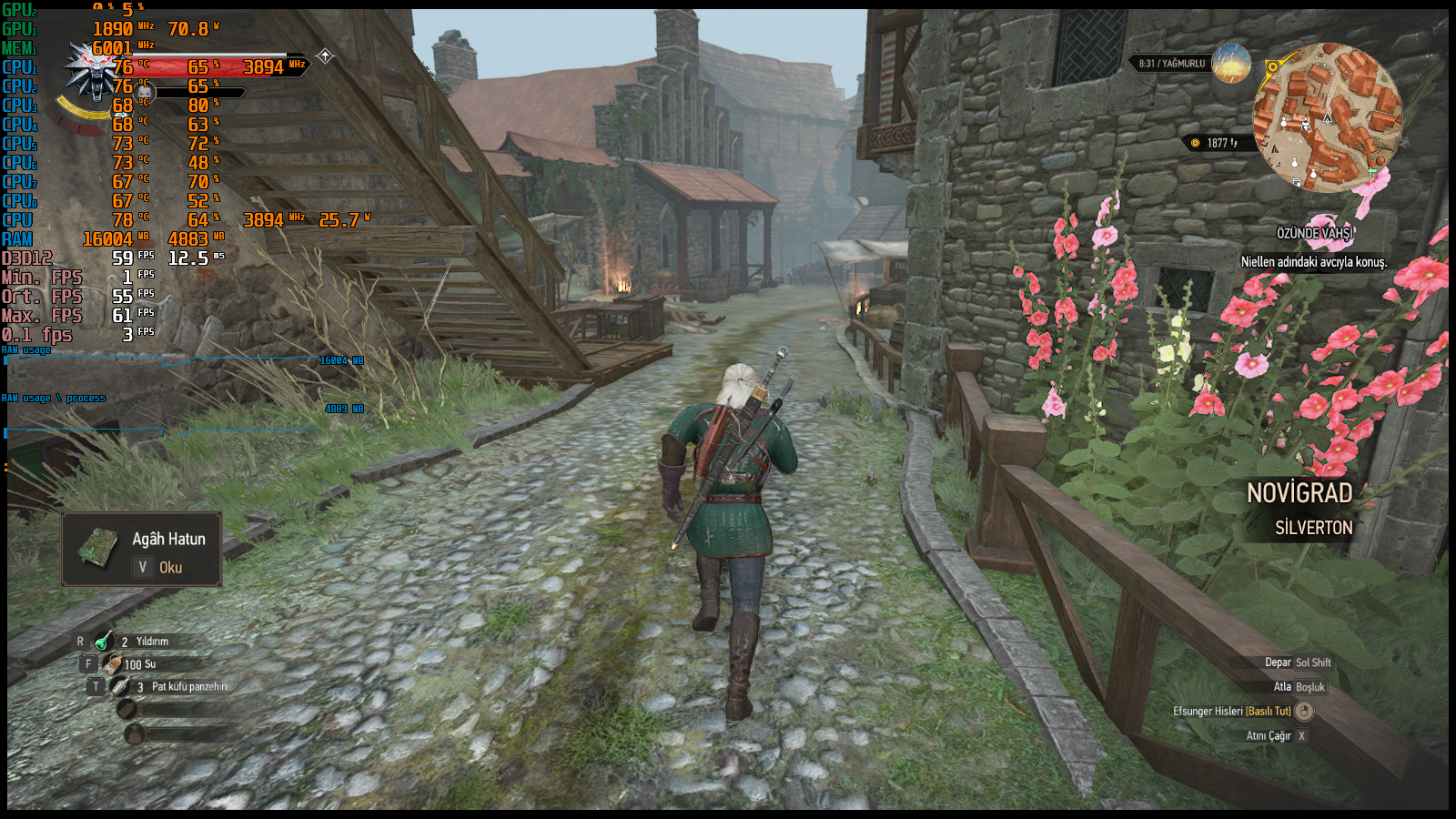Select the Yıldırım green potion slot

pos(103,641)
